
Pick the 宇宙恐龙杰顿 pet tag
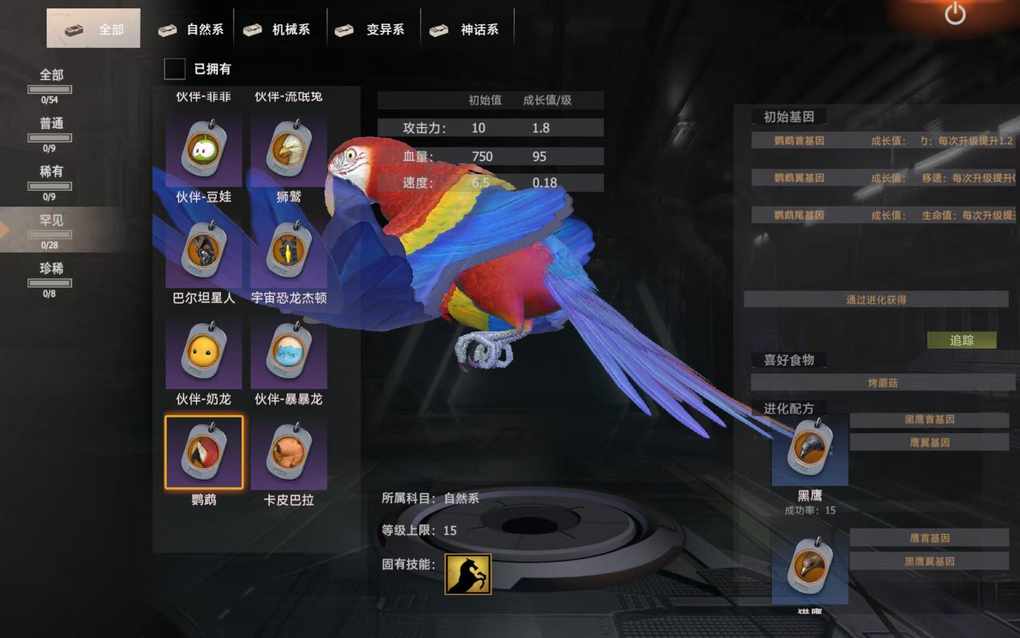click(x=289, y=250)
